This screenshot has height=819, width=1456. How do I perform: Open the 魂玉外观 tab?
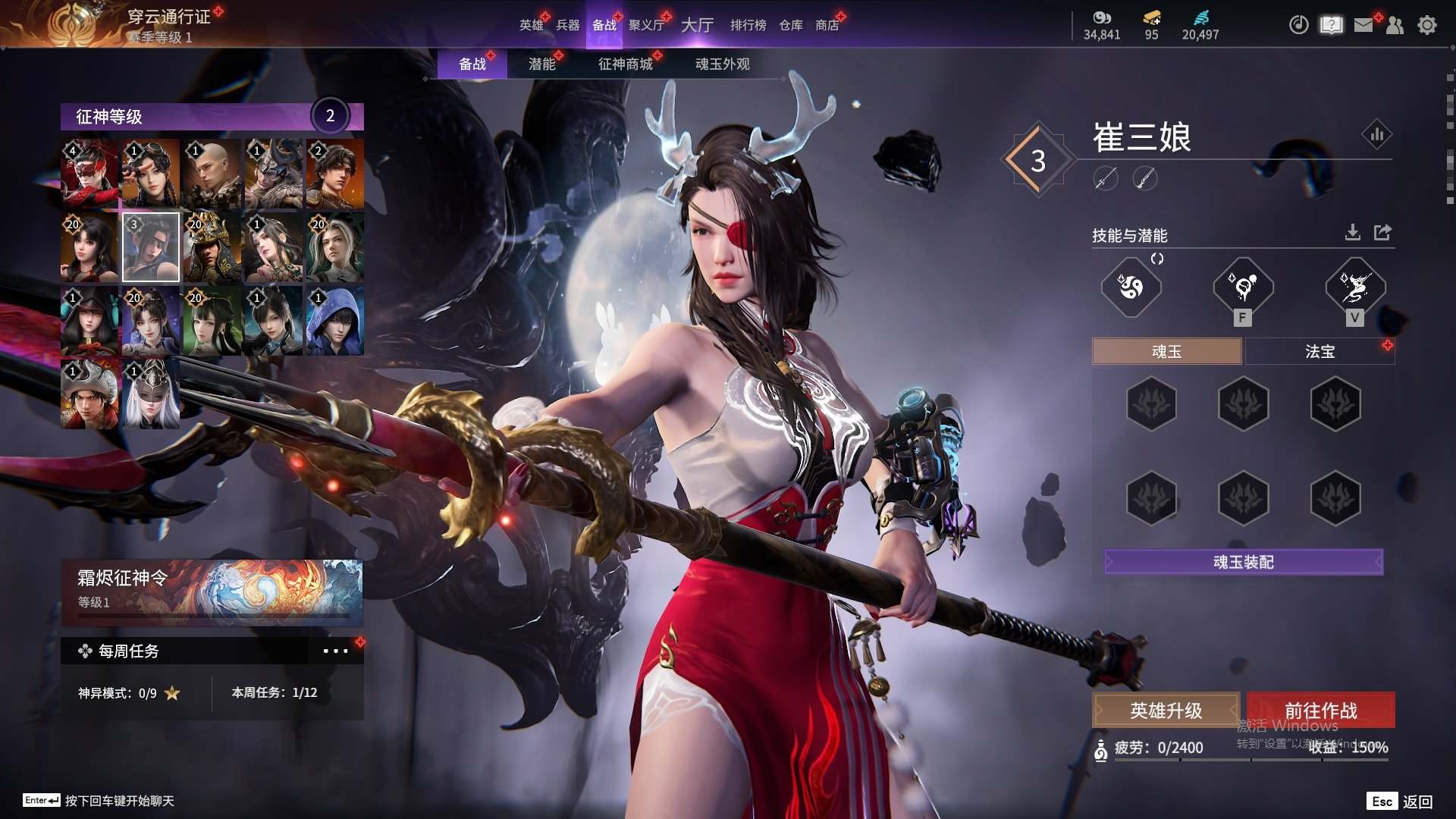pyautogui.click(x=722, y=64)
